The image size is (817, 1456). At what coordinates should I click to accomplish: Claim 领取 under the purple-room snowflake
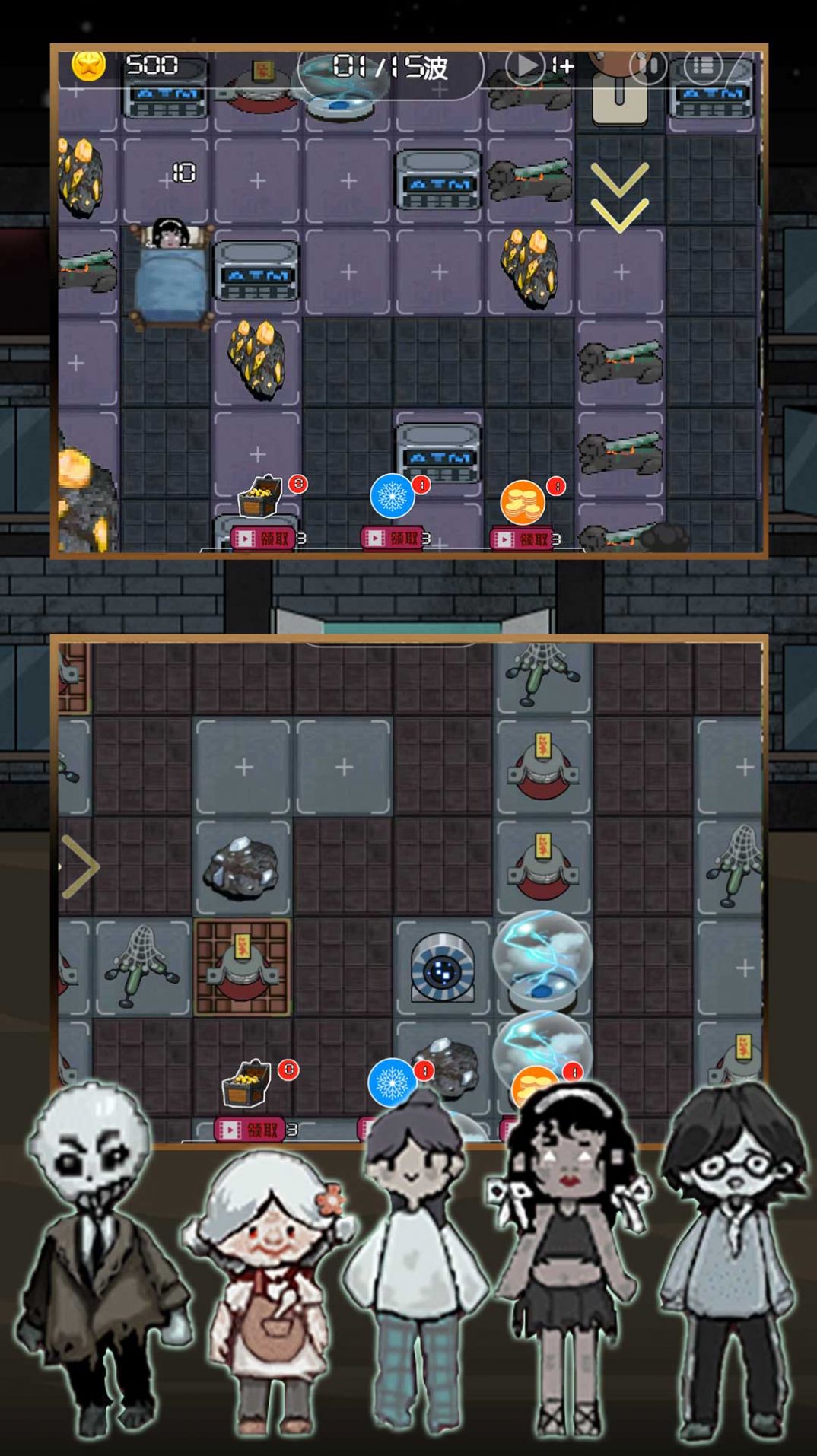[x=393, y=539]
